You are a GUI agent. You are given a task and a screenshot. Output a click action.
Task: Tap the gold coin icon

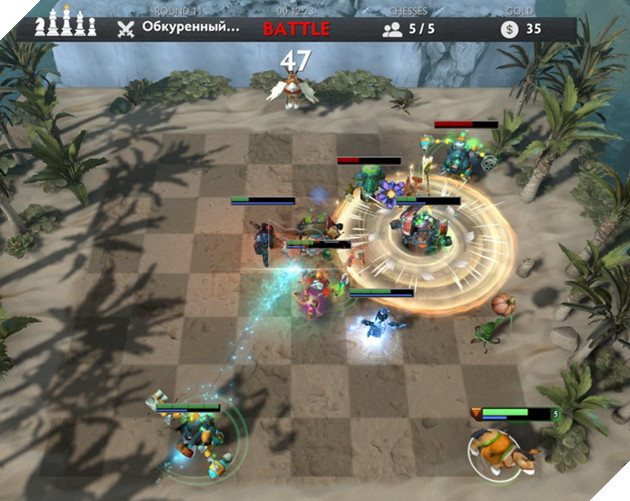click(510, 29)
